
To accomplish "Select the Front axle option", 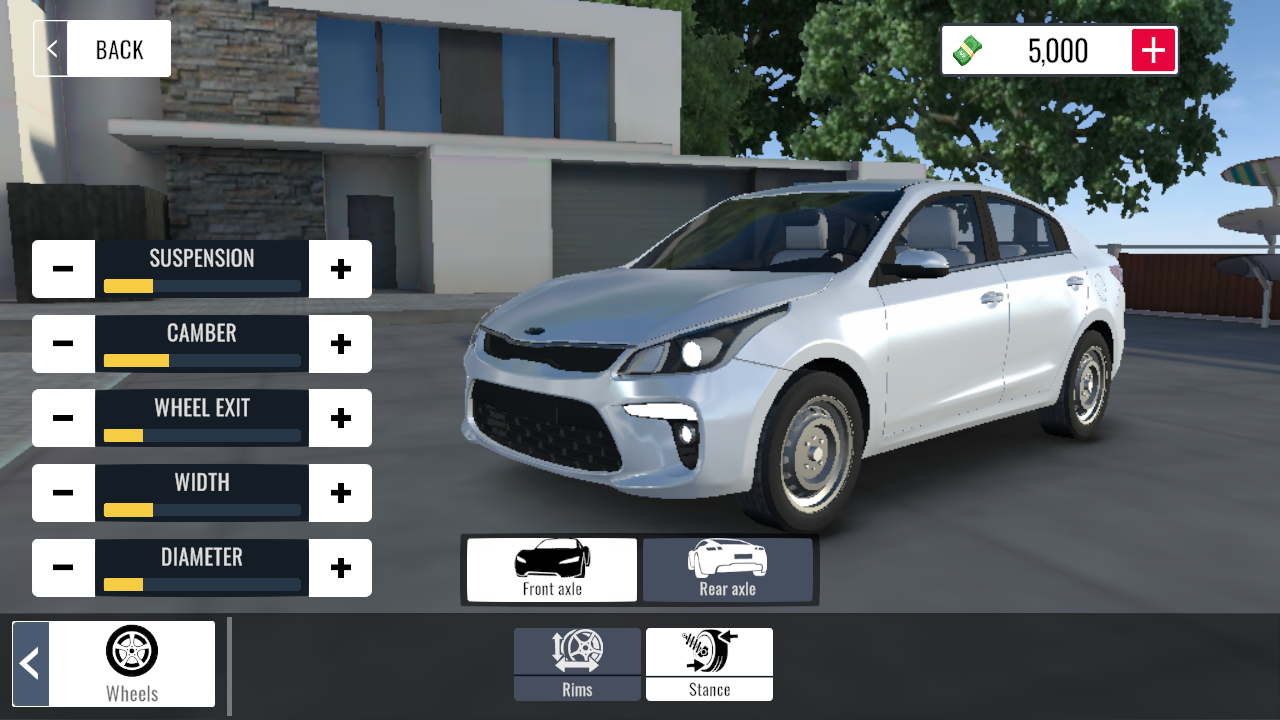I will pos(552,570).
